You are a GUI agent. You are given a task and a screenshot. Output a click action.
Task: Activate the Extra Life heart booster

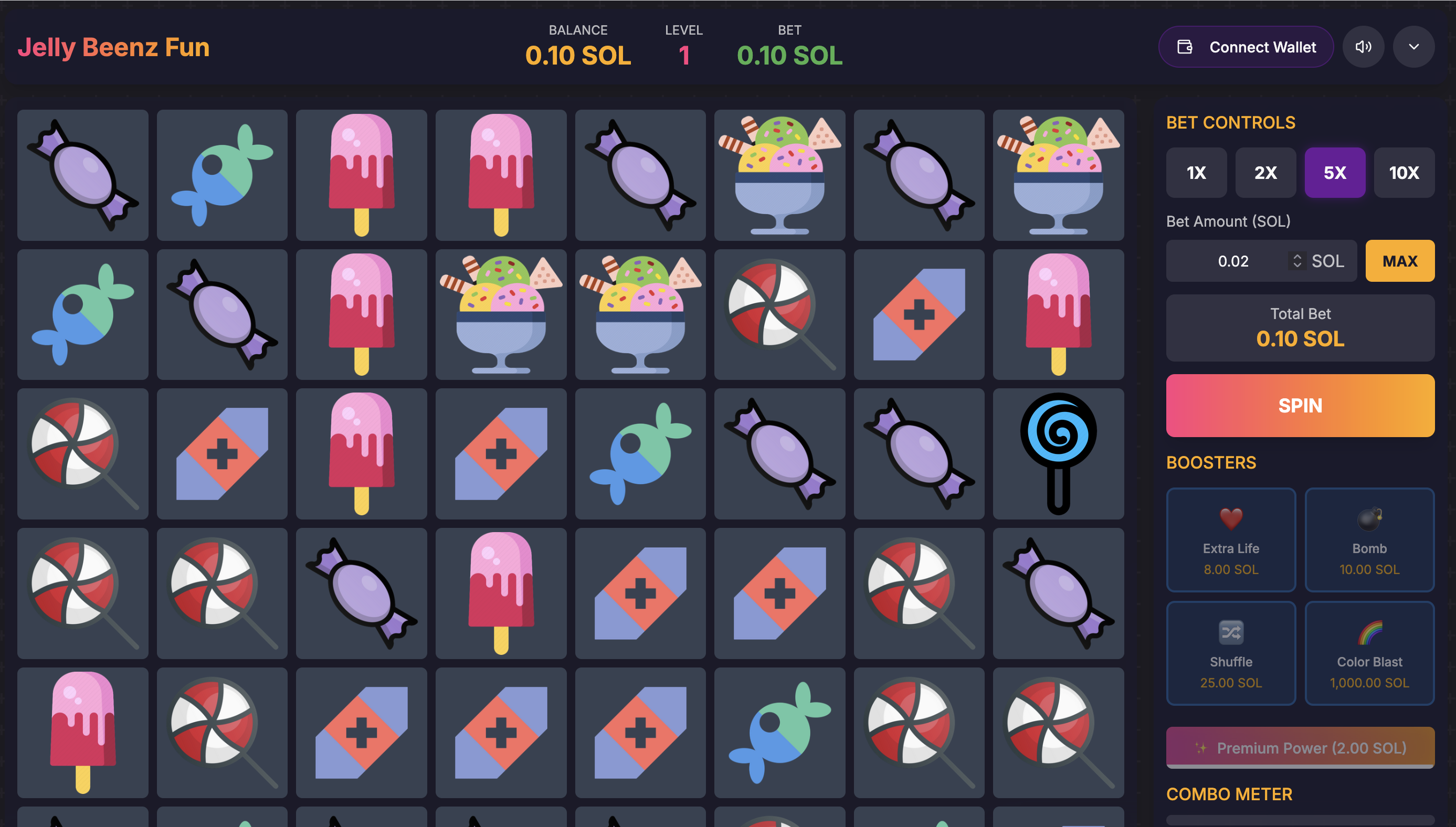1230,539
